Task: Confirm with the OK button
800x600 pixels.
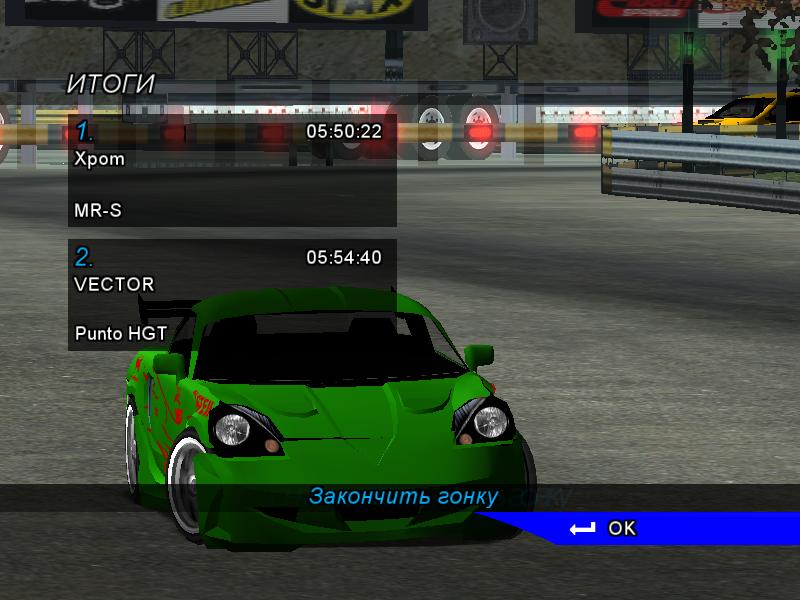Action: [606, 528]
